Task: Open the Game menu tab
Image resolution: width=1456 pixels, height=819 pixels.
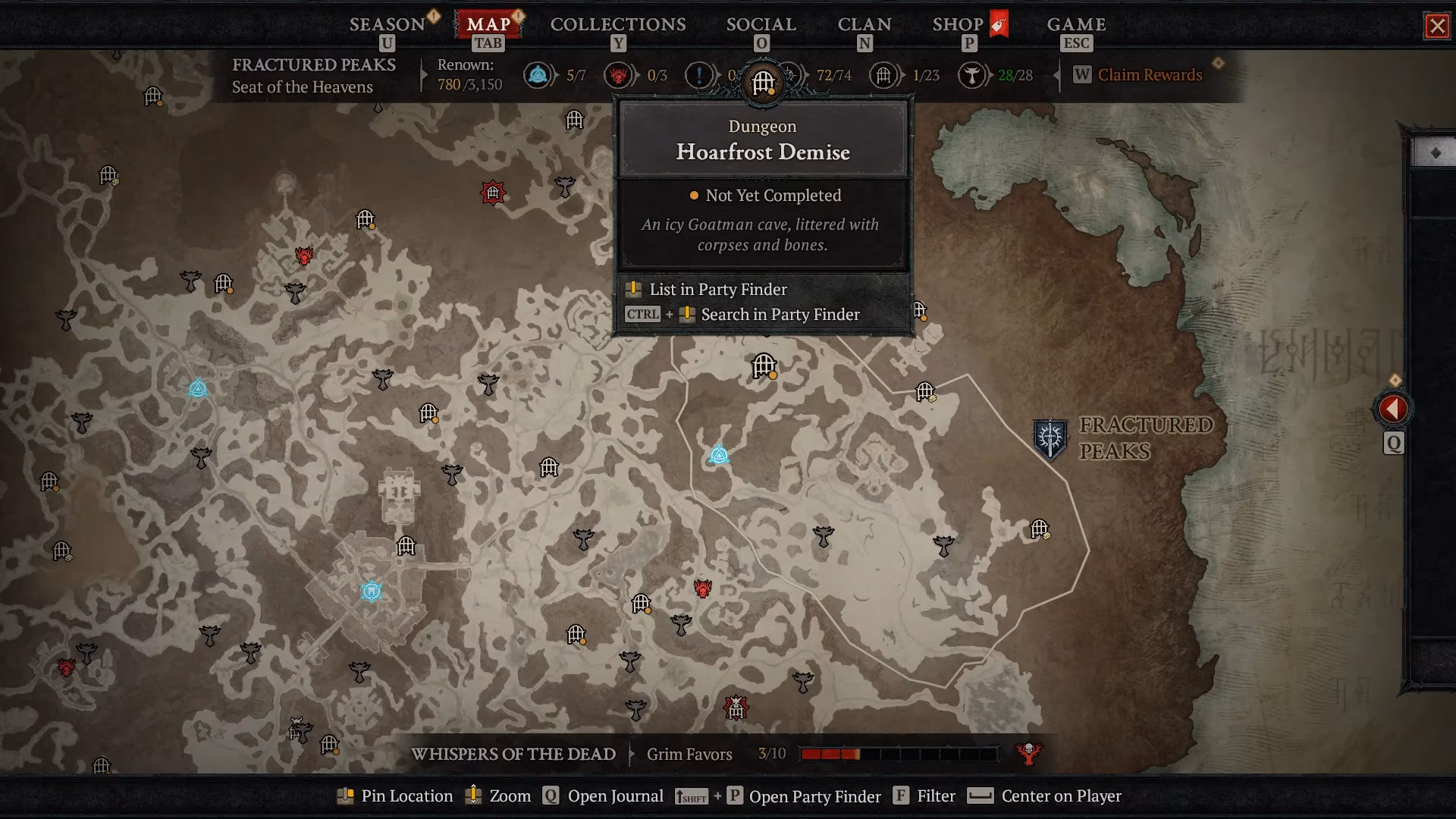Action: pos(1076,24)
